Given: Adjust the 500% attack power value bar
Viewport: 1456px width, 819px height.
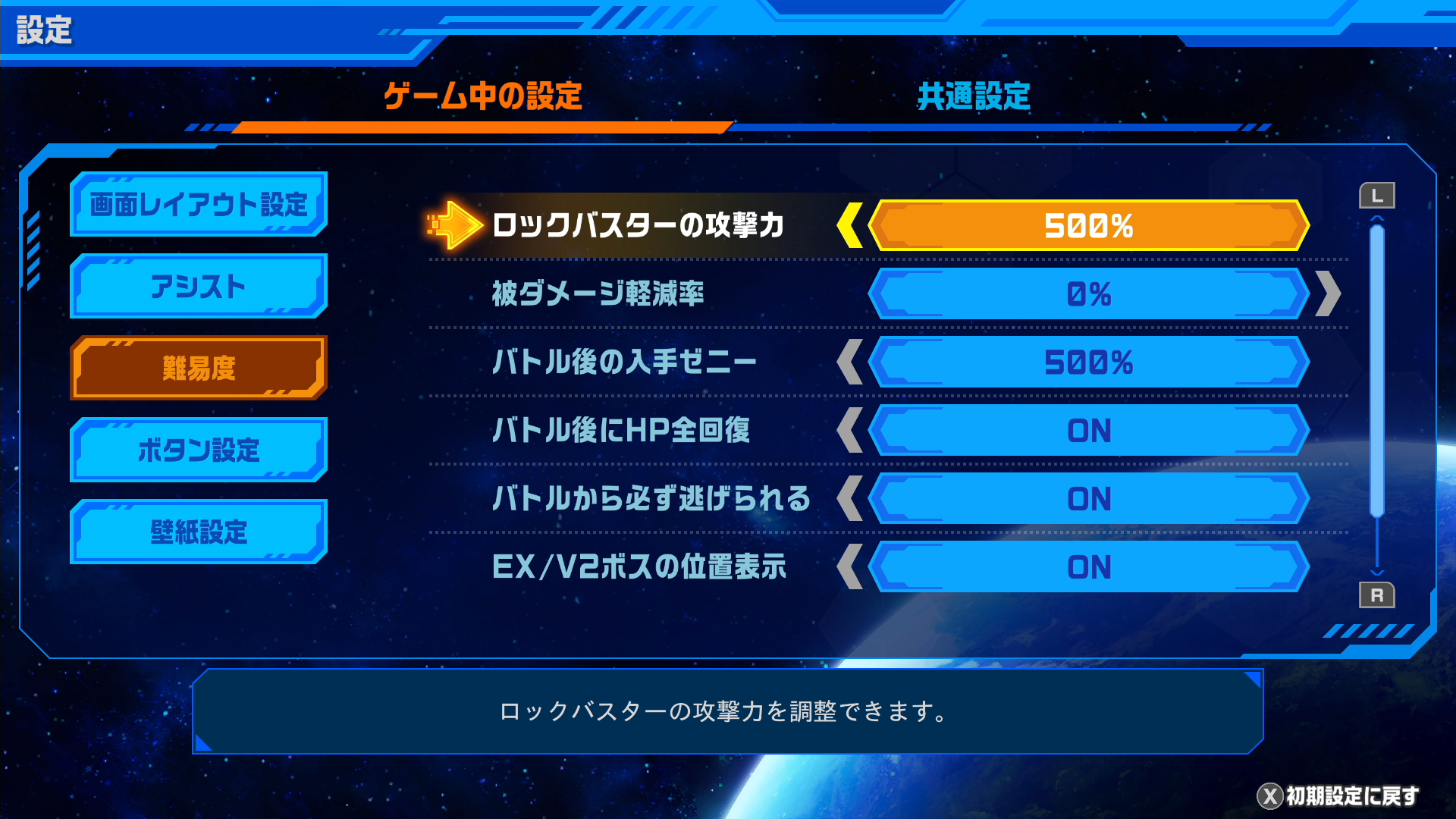Looking at the screenshot, I should click(1088, 225).
